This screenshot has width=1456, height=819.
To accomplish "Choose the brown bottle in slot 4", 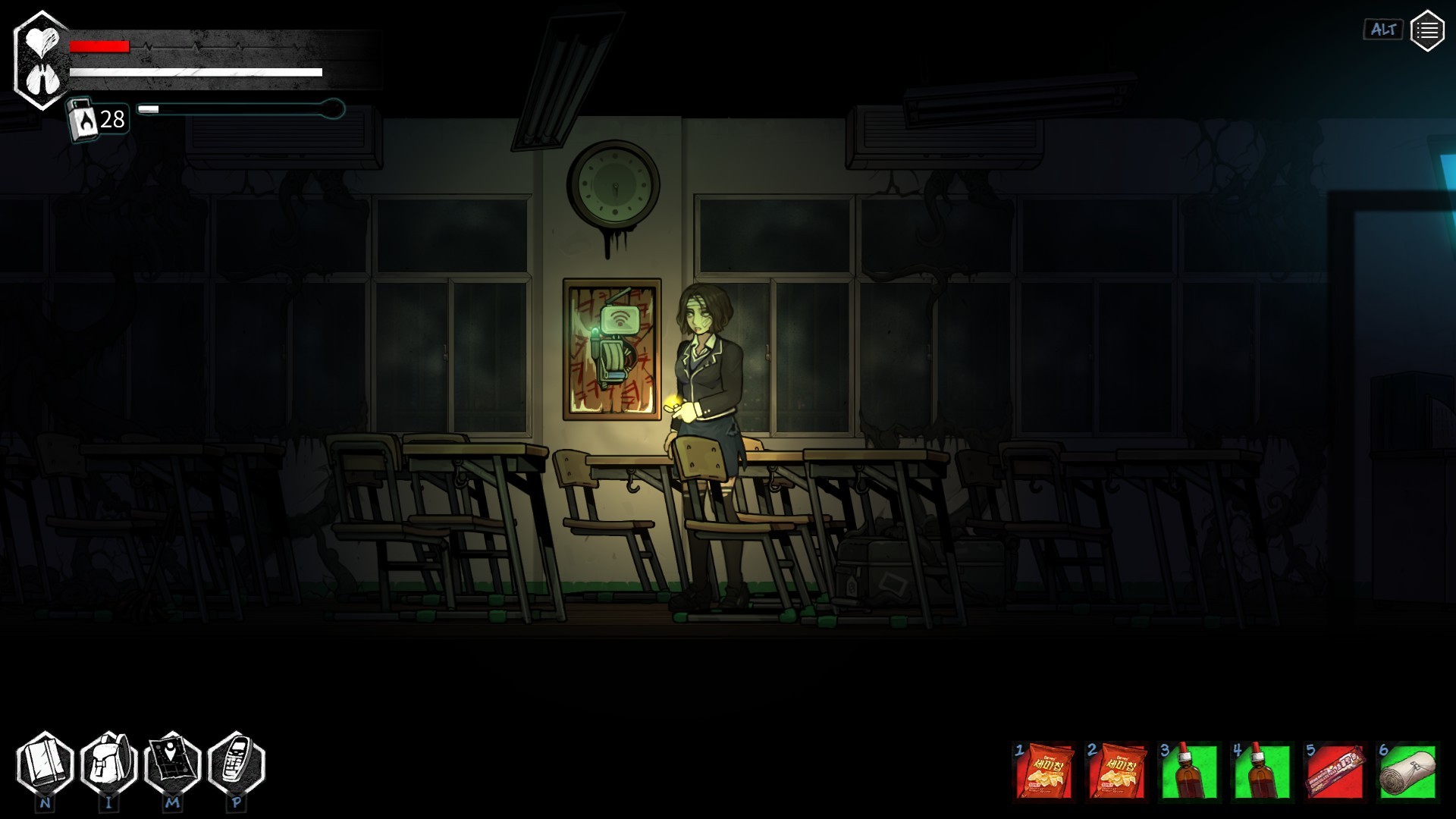I will click(x=1262, y=771).
